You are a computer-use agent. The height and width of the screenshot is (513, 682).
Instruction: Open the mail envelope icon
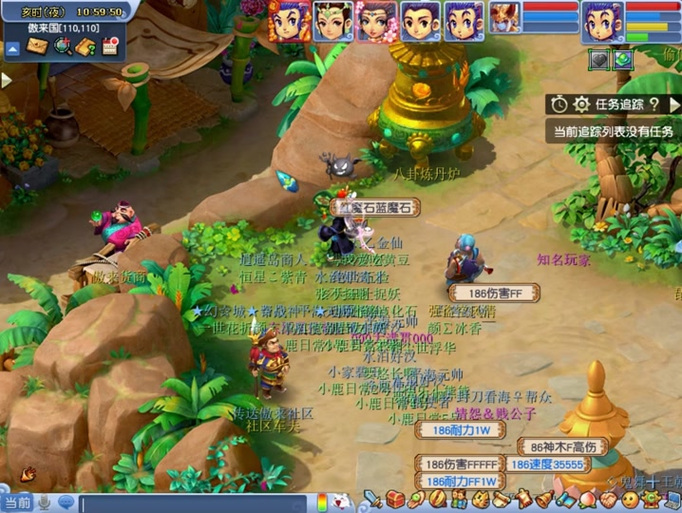pyautogui.click(x=38, y=46)
